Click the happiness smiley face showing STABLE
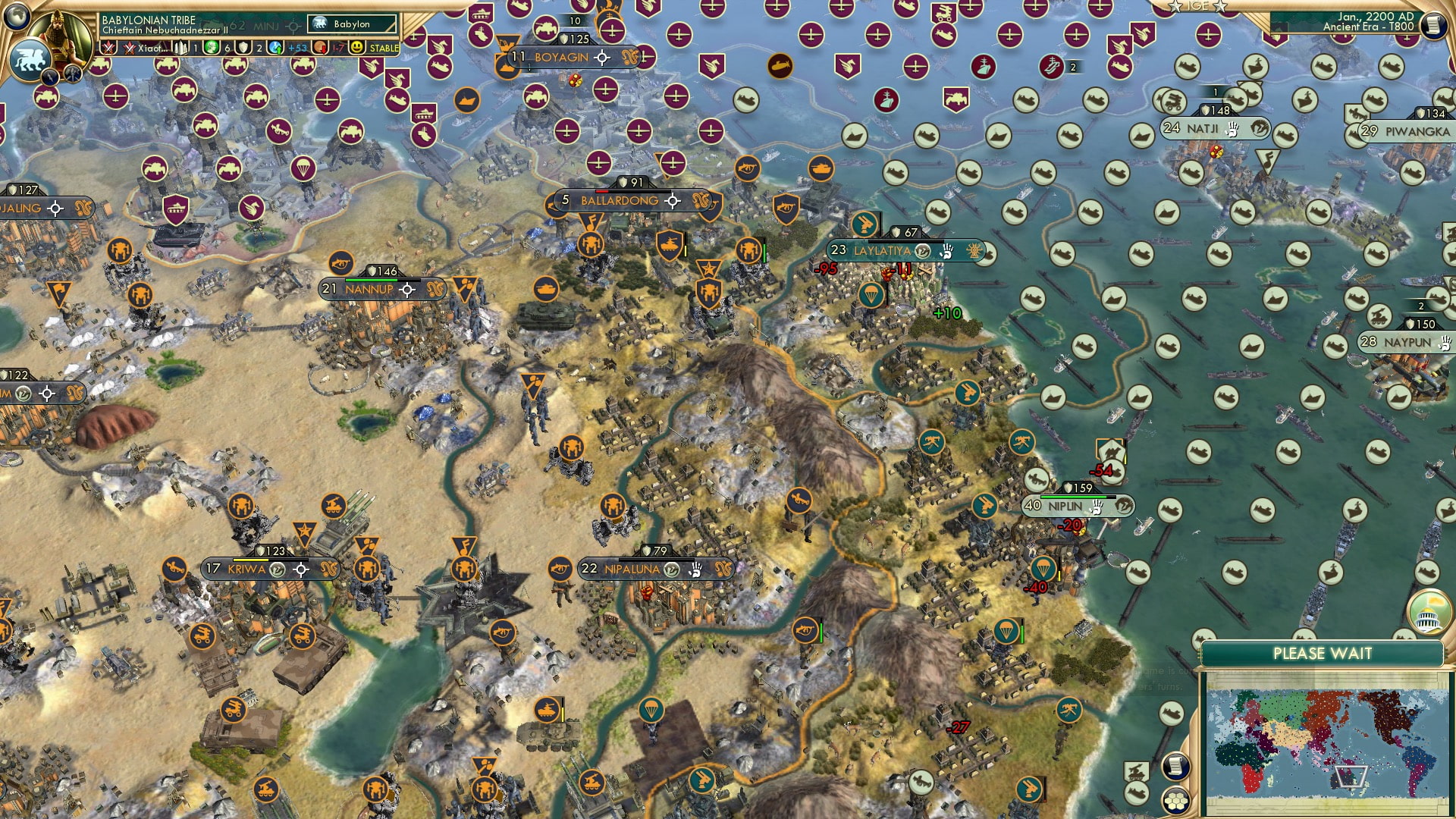This screenshot has width=1456, height=819. (x=359, y=48)
